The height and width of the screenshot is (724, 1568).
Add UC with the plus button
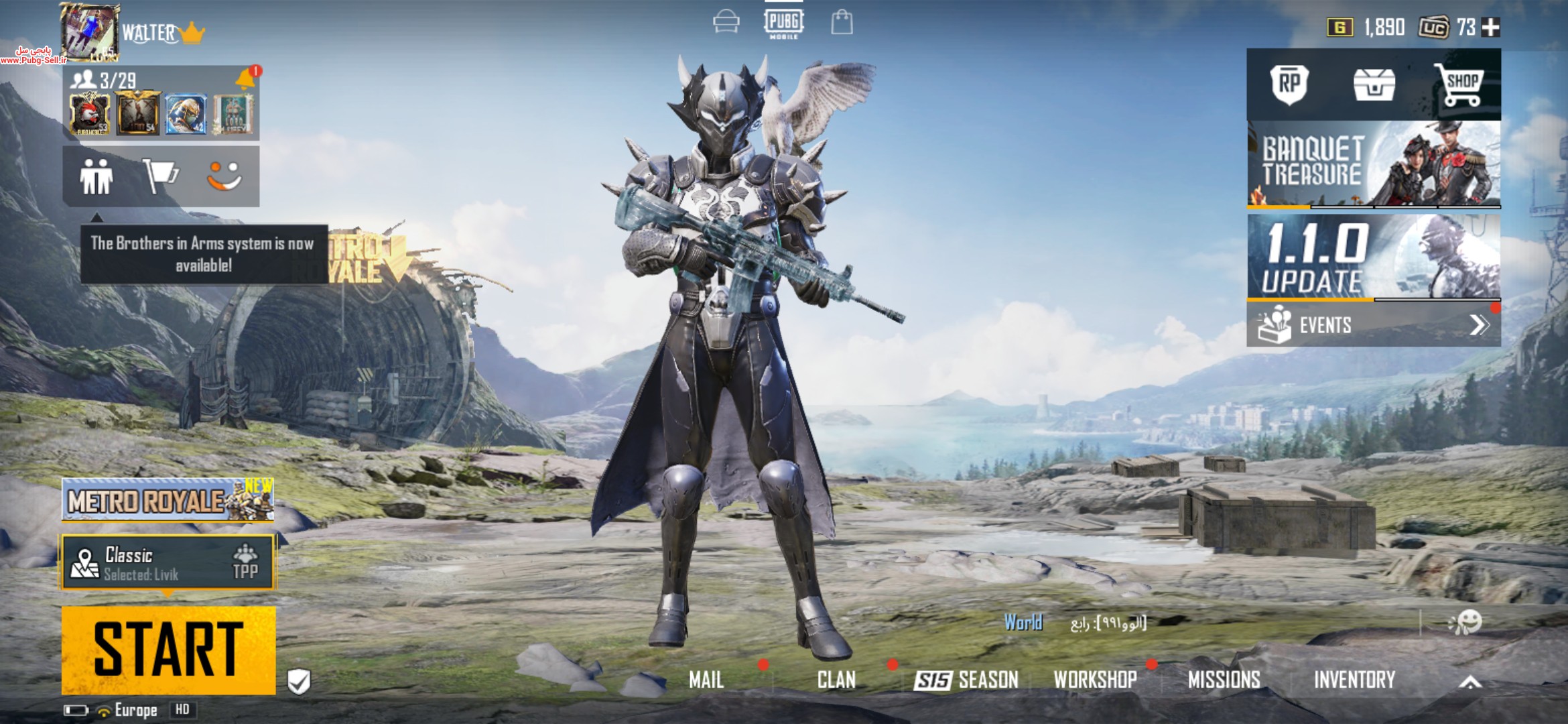click(1491, 27)
